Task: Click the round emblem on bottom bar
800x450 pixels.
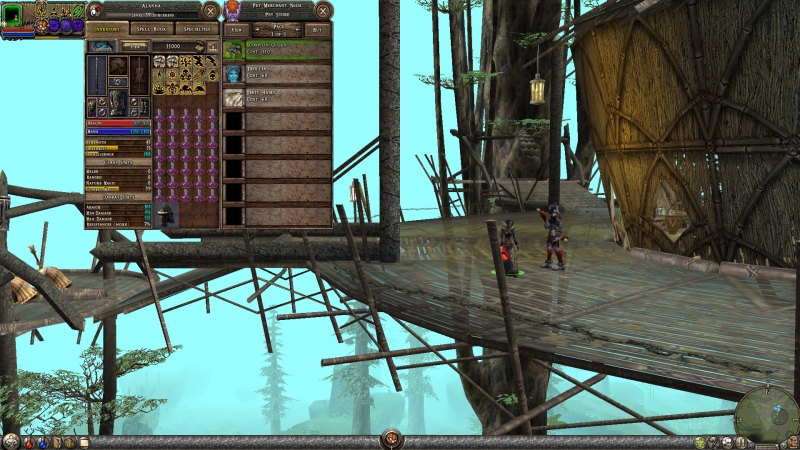Action: pyautogui.click(x=391, y=439)
